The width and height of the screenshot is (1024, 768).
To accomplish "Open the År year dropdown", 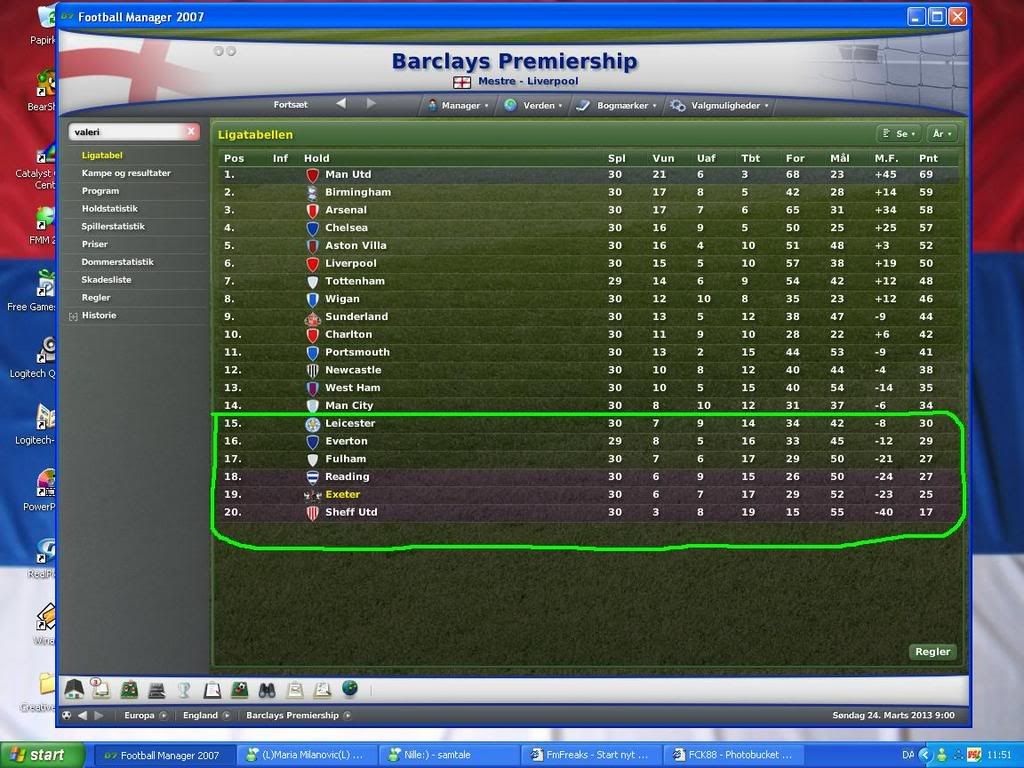I will tap(942, 133).
